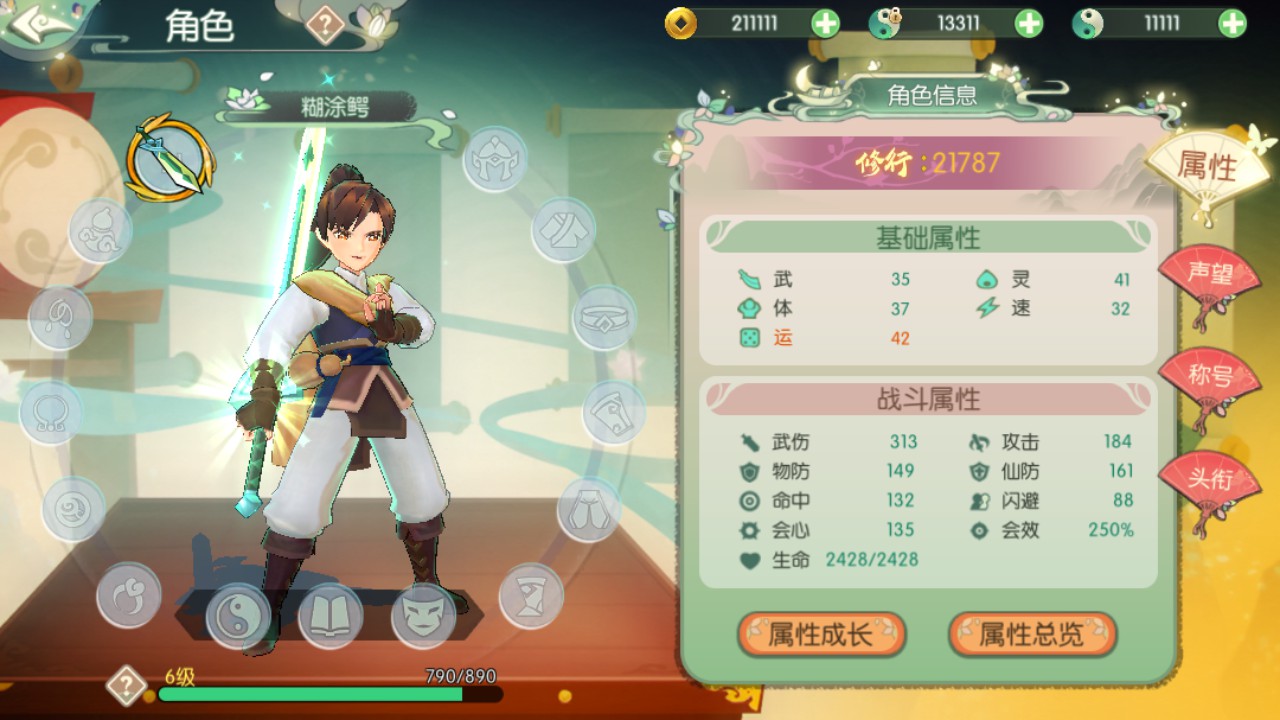Viewport: 1280px width, 720px height.
Task: Select the 头衔 fan tab
Action: point(1209,481)
